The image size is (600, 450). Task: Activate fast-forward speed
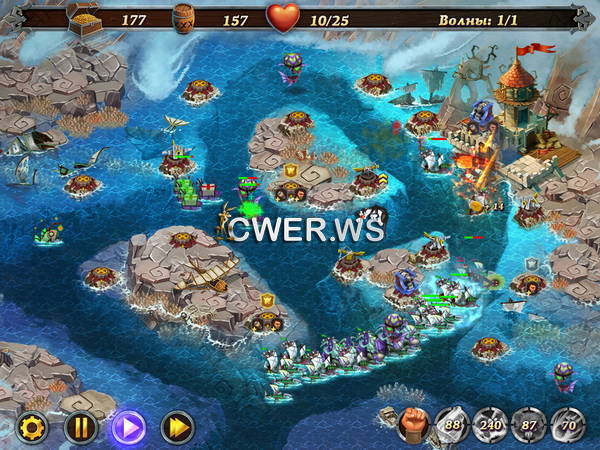(177, 427)
